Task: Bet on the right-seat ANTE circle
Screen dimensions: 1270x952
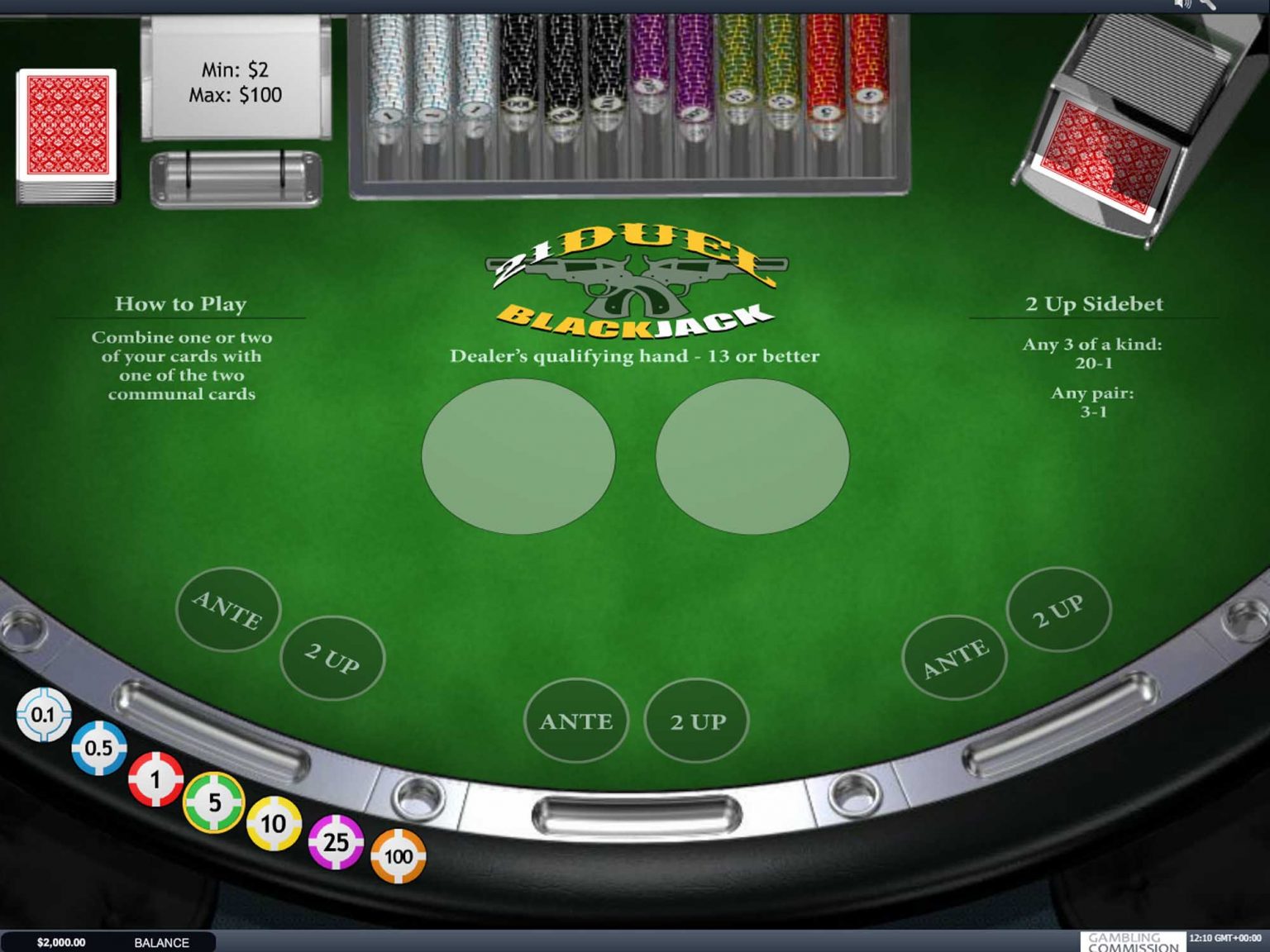Action: (956, 654)
